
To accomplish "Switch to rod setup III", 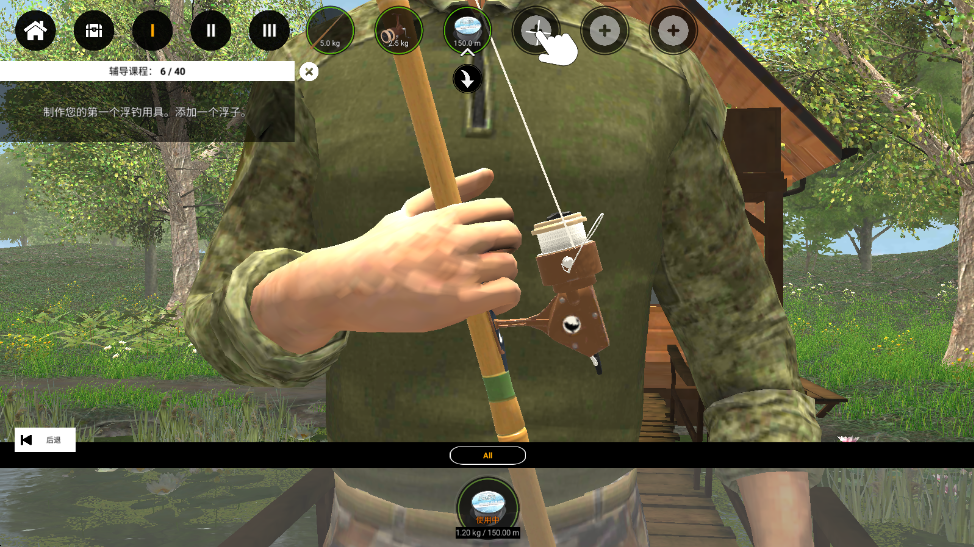I will (x=269, y=31).
